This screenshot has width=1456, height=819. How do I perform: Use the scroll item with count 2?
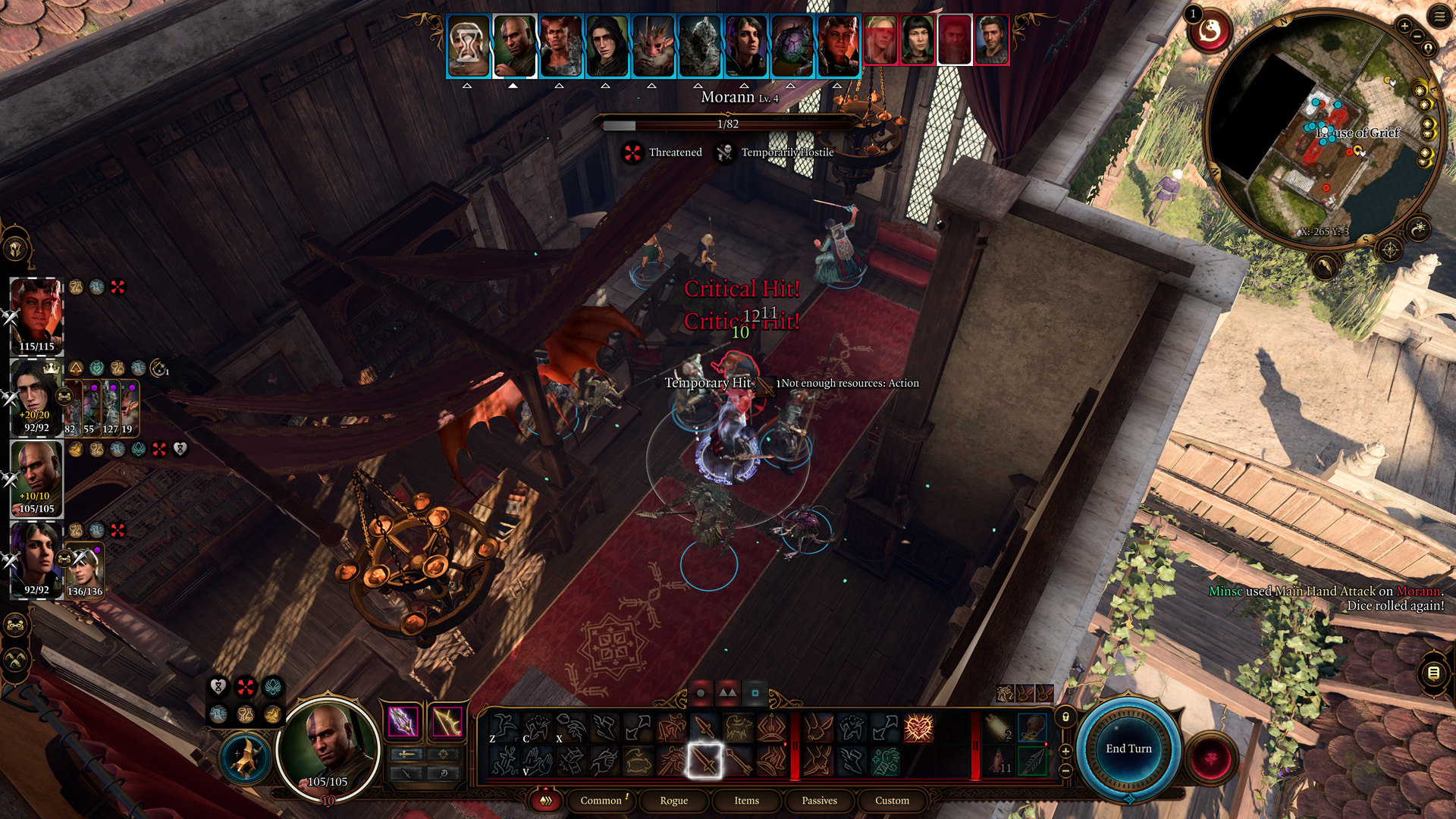[999, 728]
